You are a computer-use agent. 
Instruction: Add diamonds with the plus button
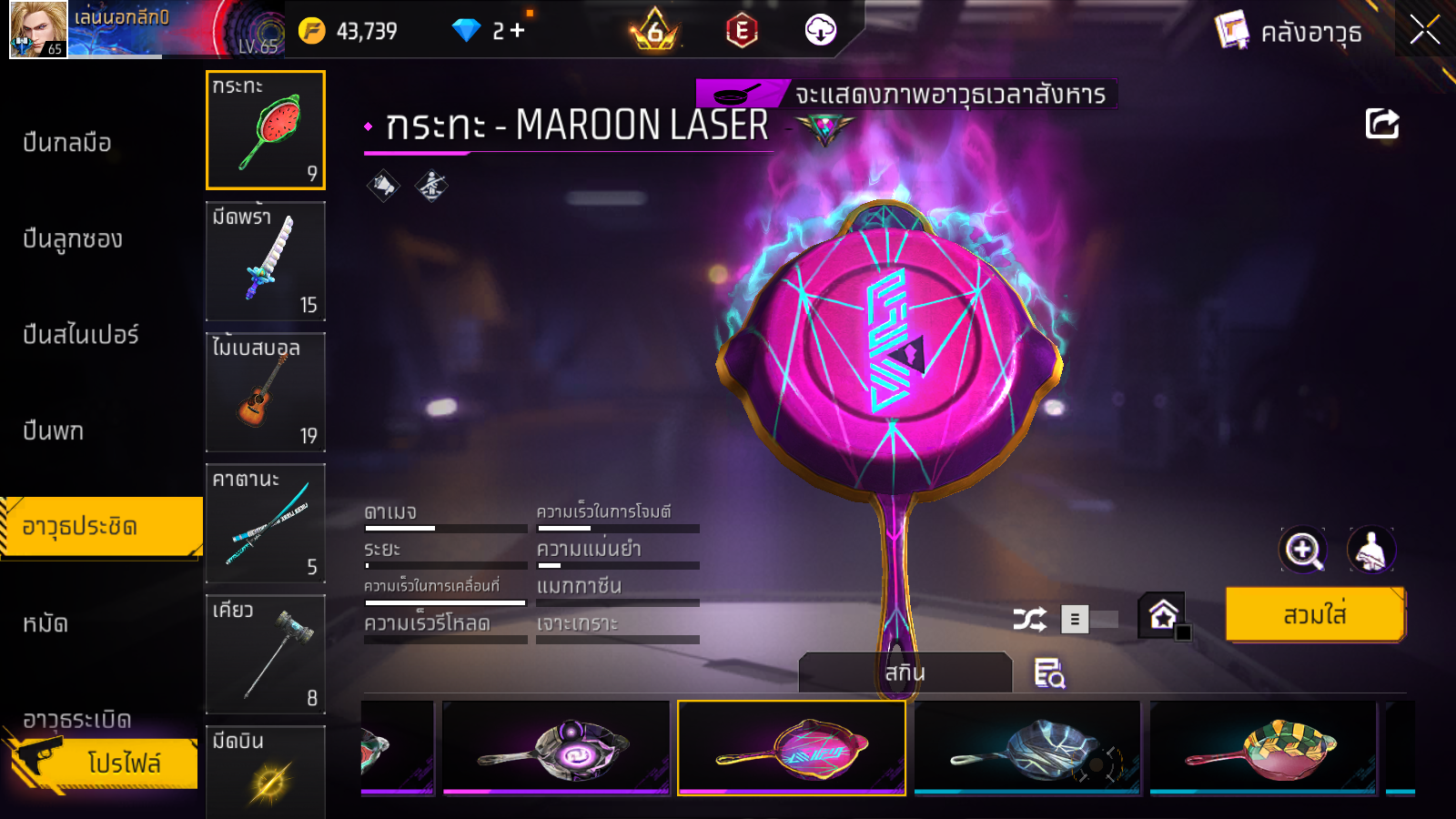[x=518, y=31]
